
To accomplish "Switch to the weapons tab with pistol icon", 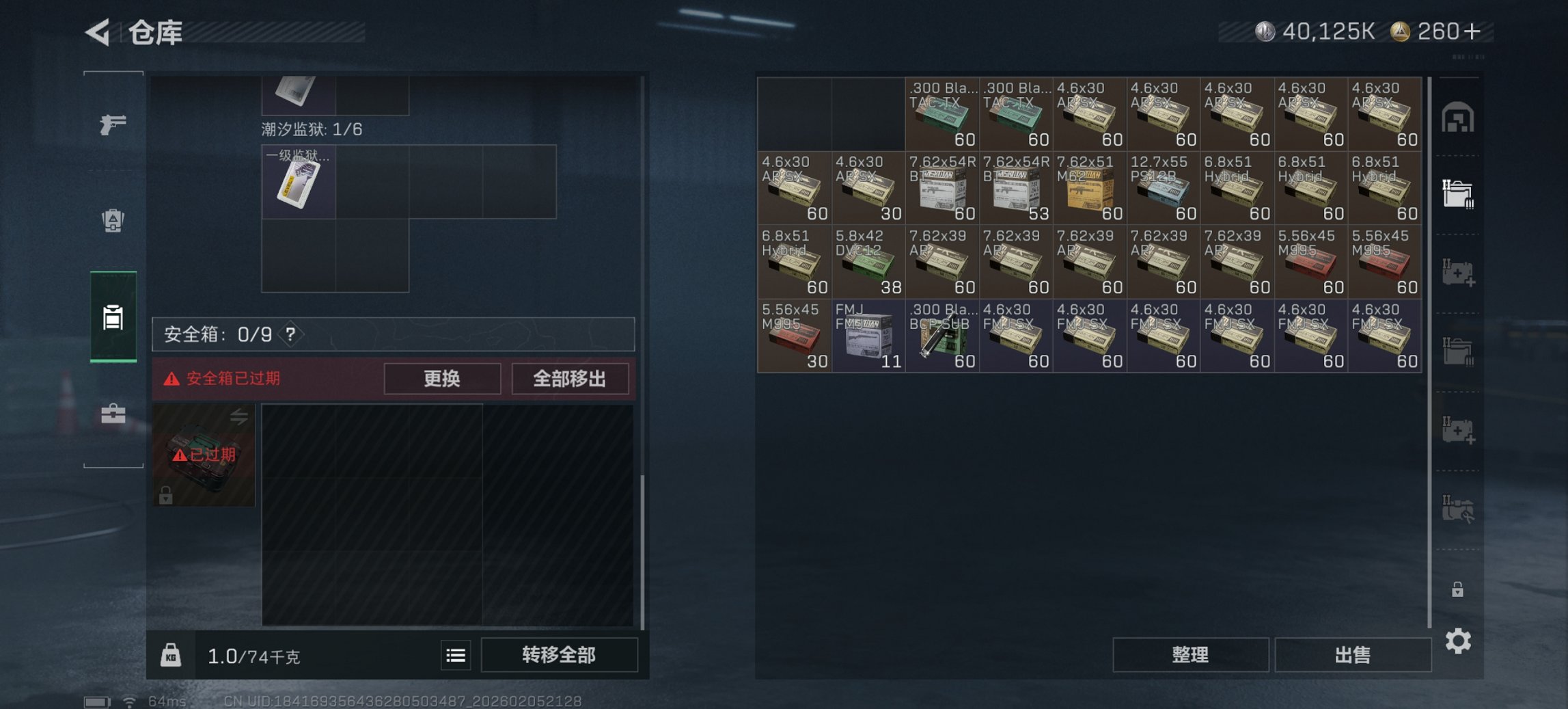I will point(113,126).
